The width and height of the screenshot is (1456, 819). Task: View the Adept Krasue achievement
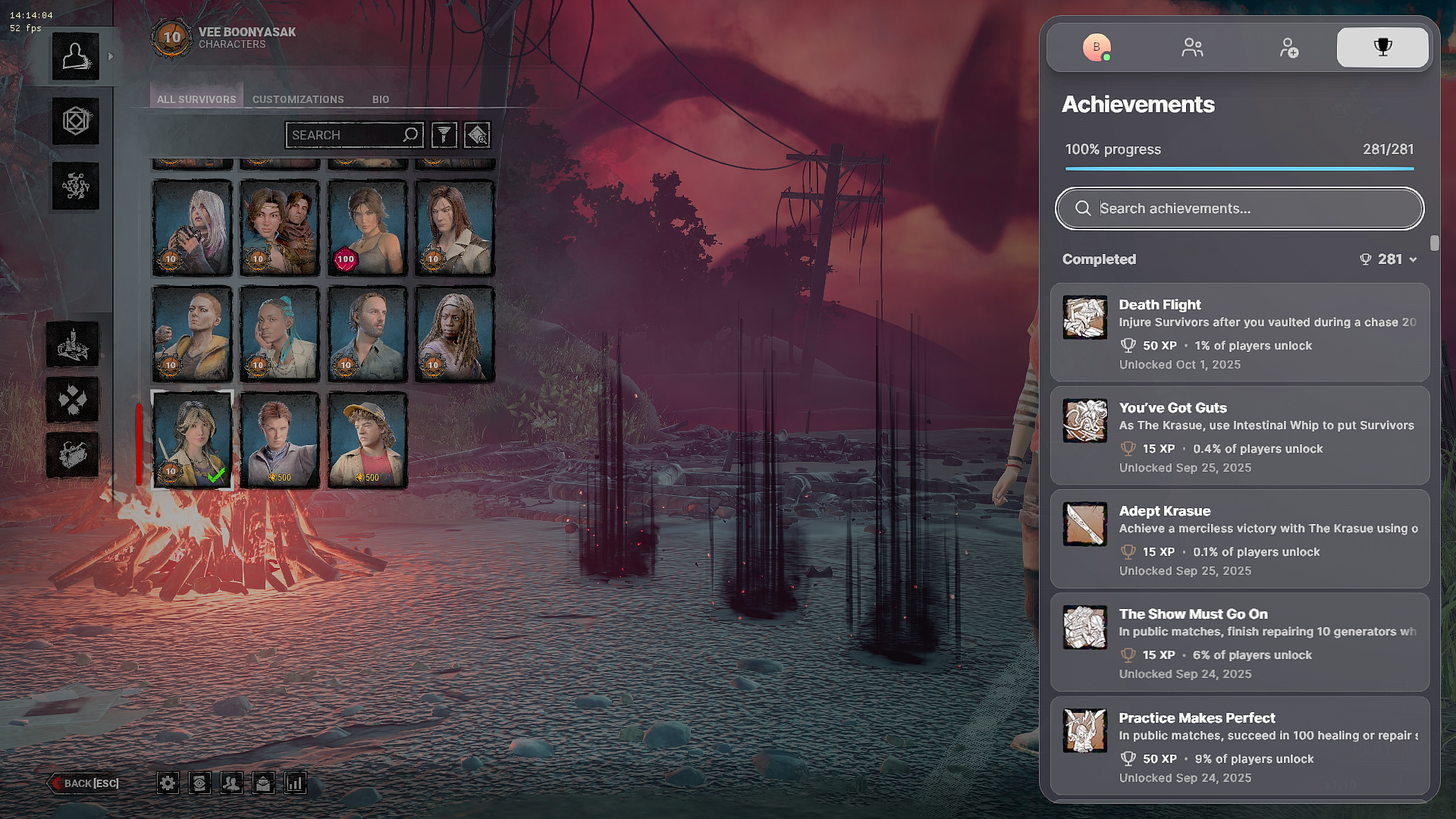[1240, 539]
